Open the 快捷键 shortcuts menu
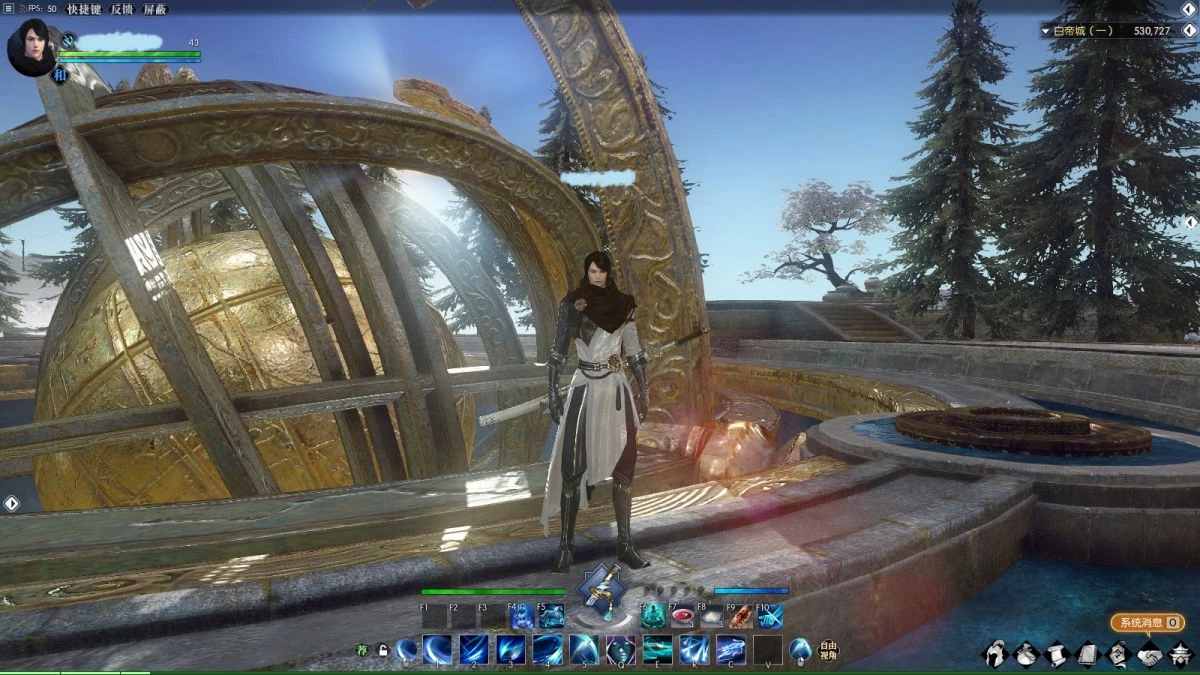The height and width of the screenshot is (675, 1200). [85, 8]
